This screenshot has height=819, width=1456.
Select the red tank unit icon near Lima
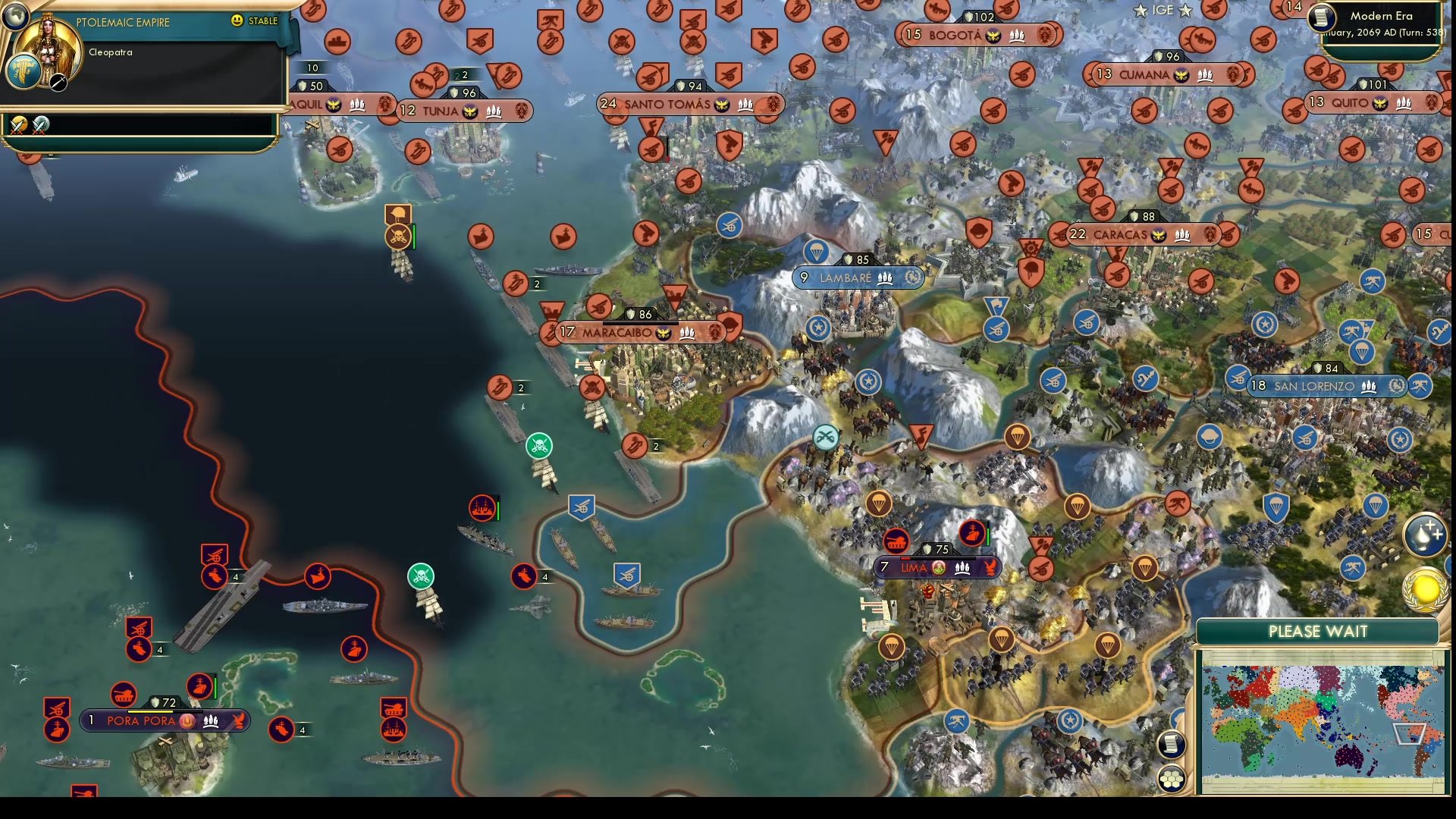point(897,538)
